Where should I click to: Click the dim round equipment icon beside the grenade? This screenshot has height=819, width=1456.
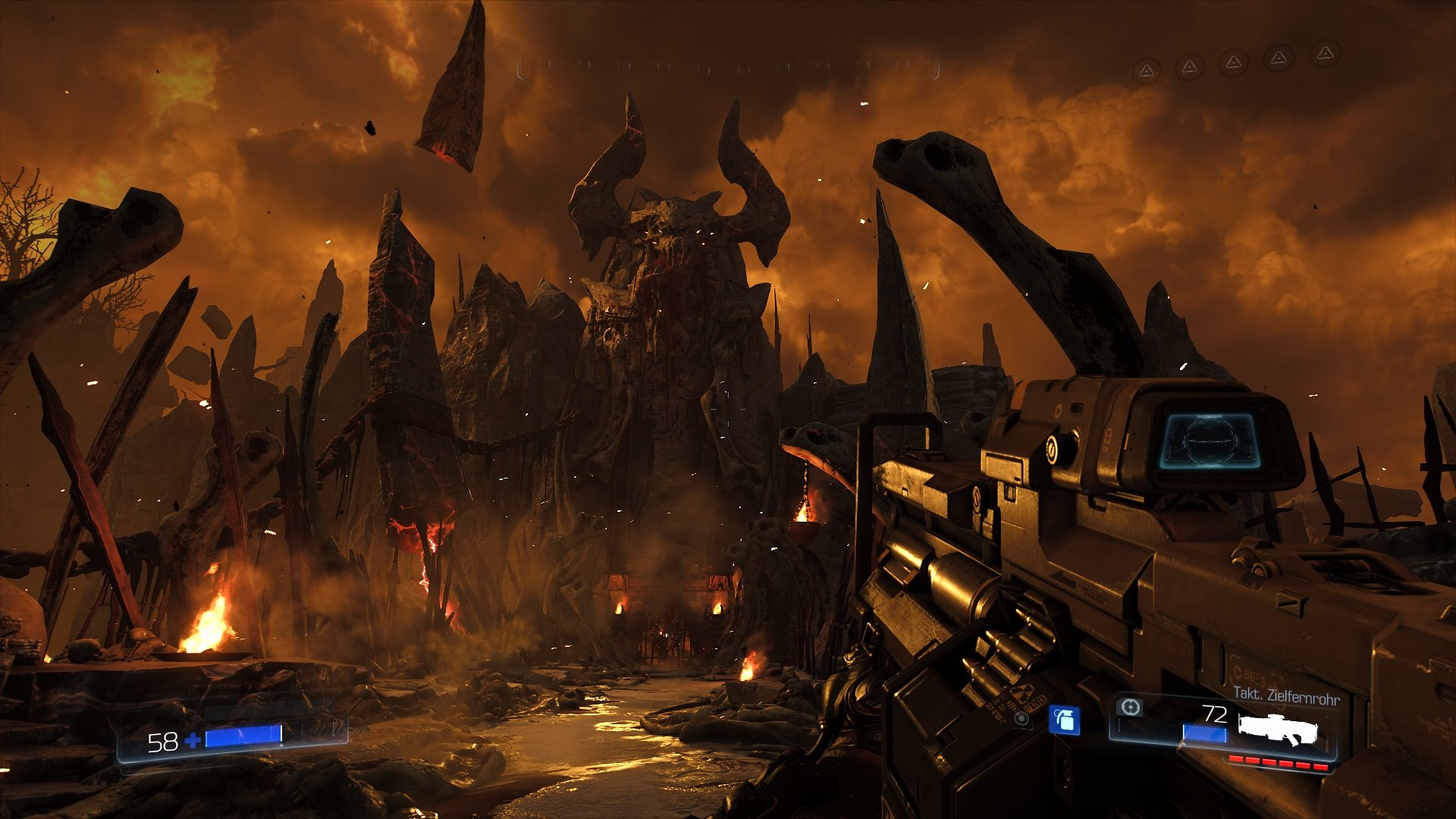click(1021, 718)
